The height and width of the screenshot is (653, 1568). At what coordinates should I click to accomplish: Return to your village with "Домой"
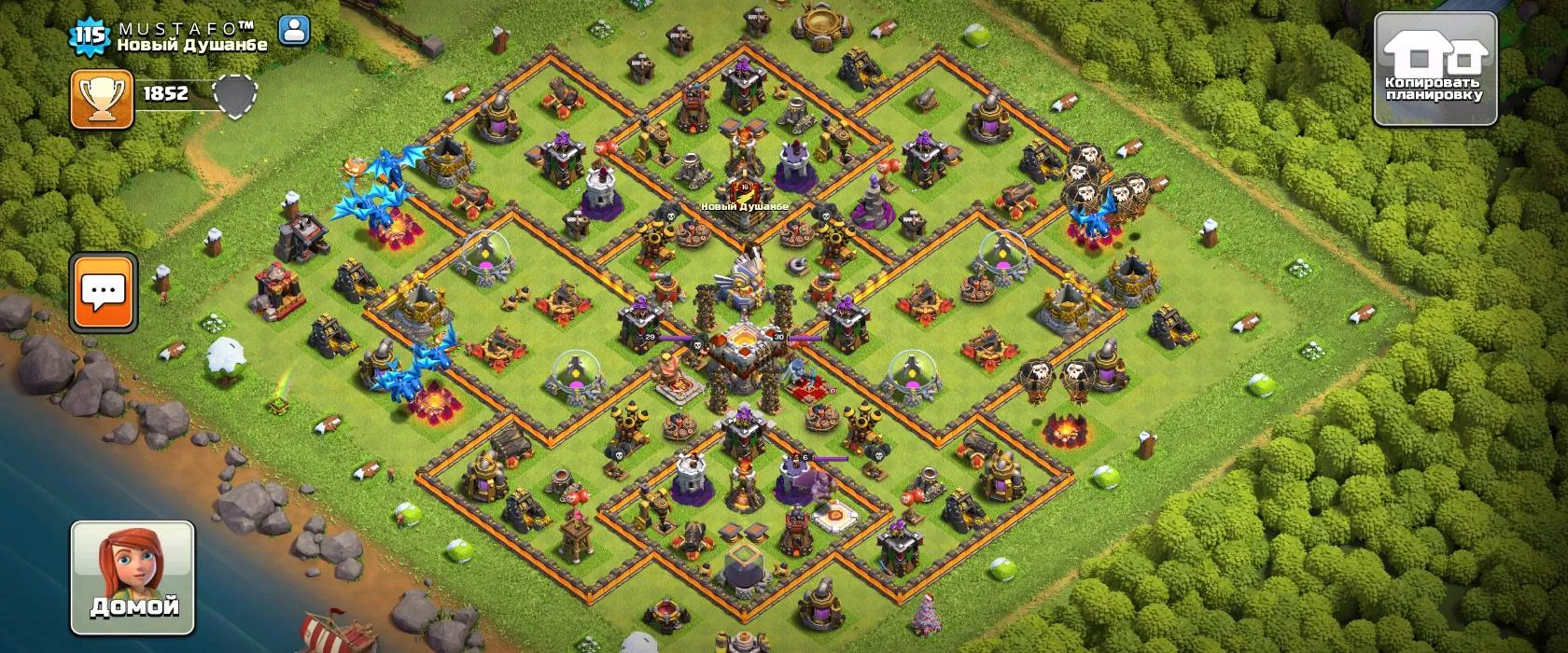(133, 578)
